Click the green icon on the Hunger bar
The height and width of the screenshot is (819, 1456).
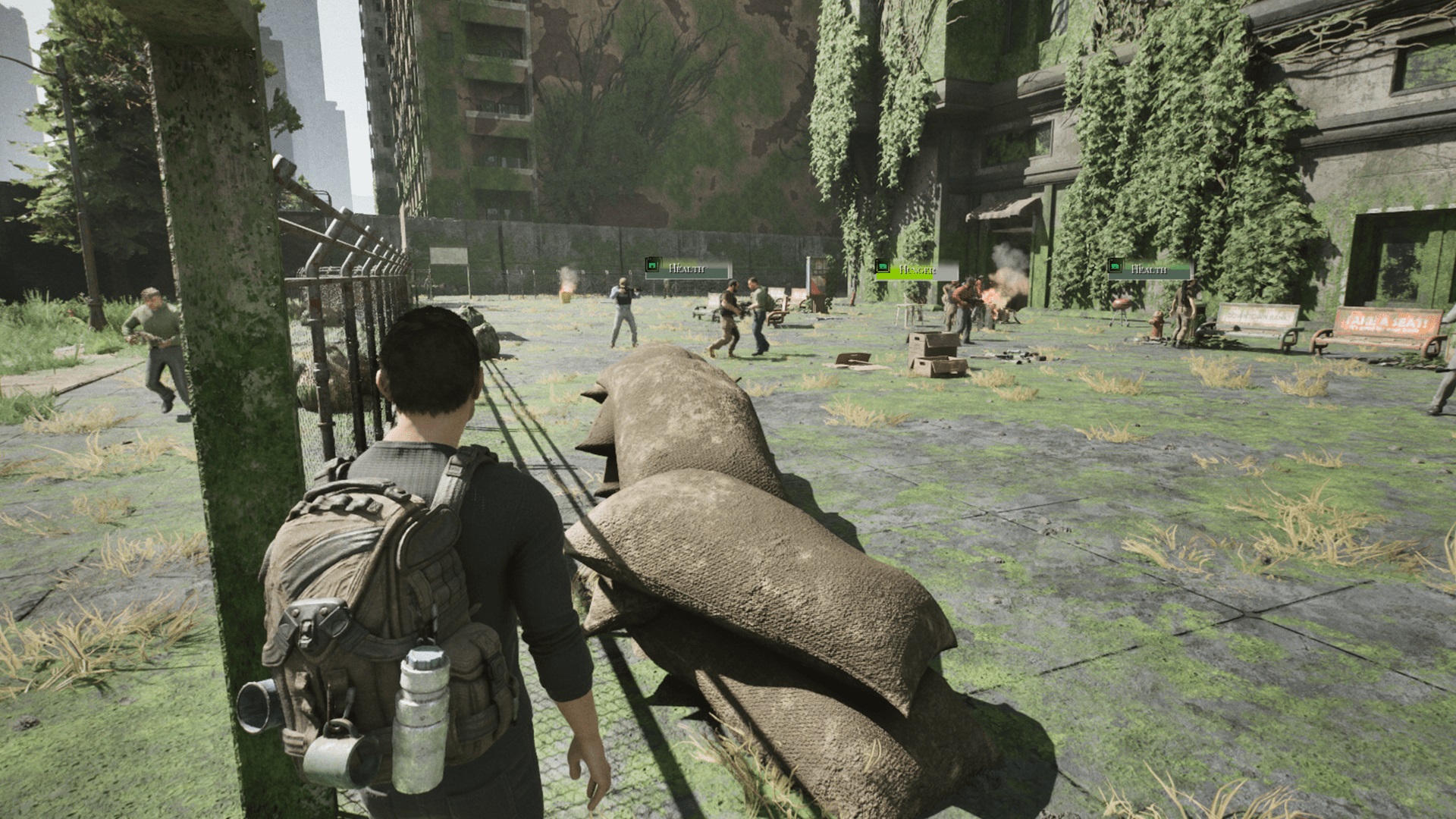click(x=884, y=267)
